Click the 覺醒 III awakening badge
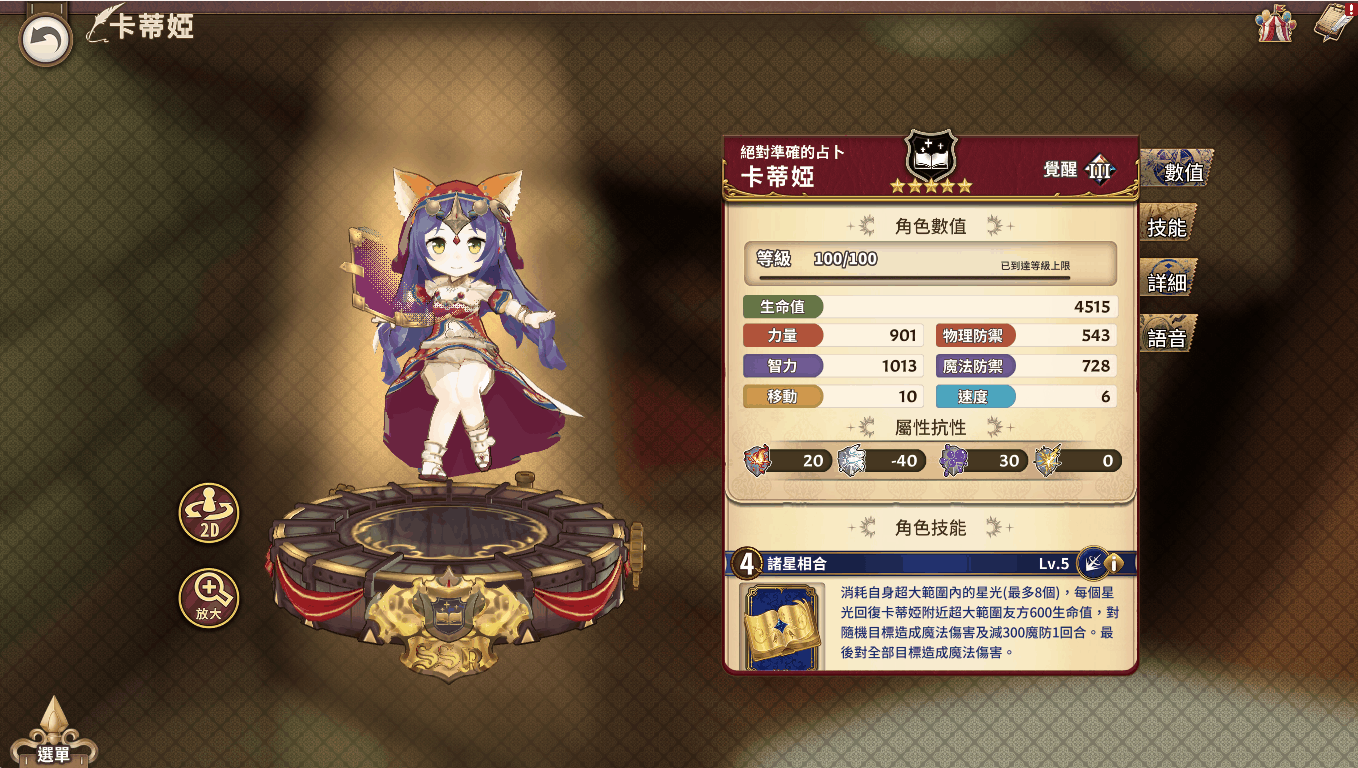1358x768 pixels. pos(1100,169)
